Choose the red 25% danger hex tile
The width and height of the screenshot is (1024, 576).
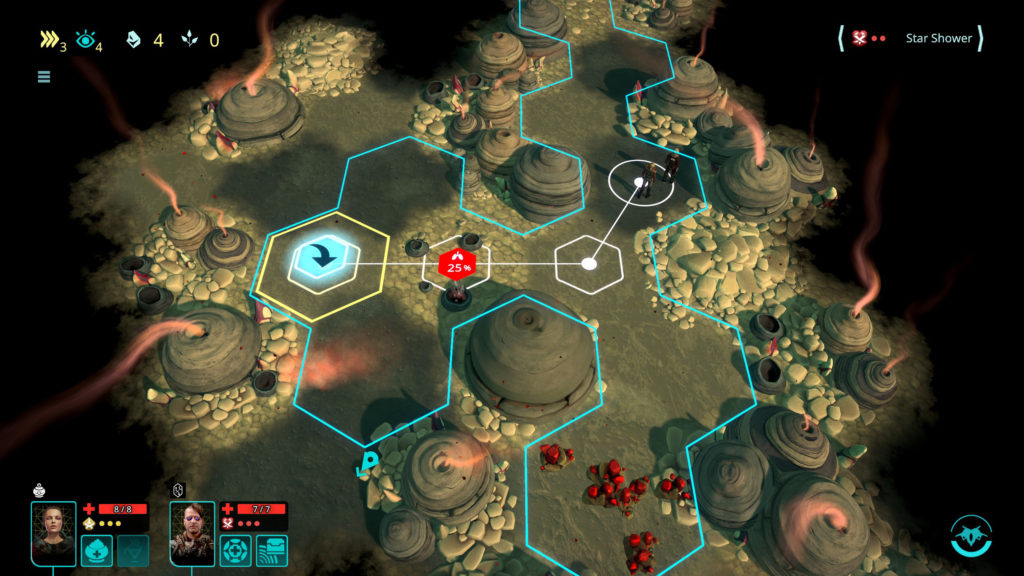pos(458,265)
